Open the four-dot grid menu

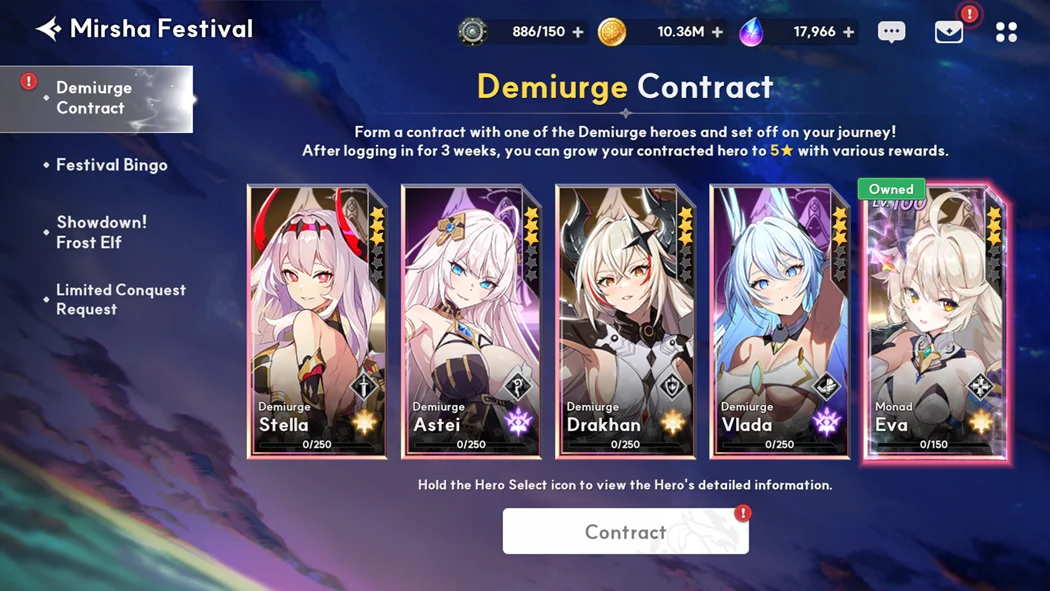[x=1006, y=32]
